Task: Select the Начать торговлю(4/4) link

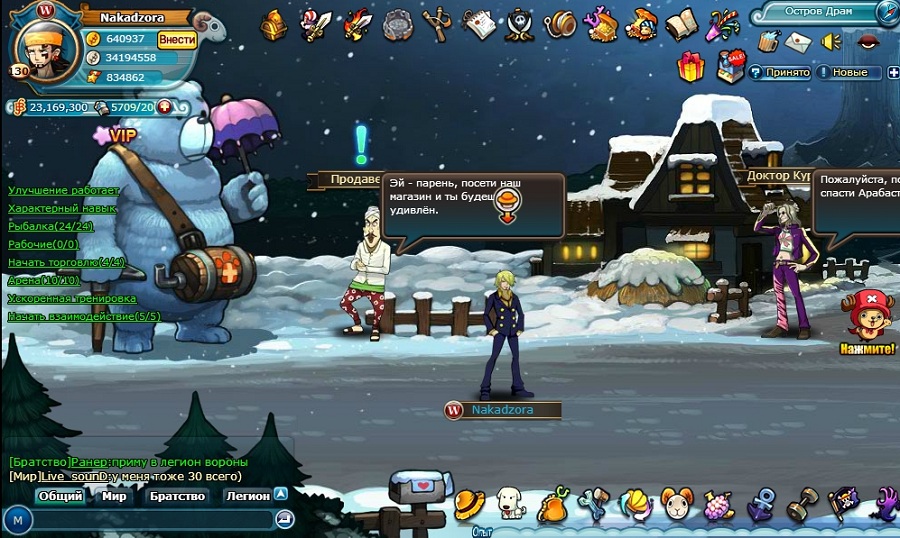Action: coord(66,262)
